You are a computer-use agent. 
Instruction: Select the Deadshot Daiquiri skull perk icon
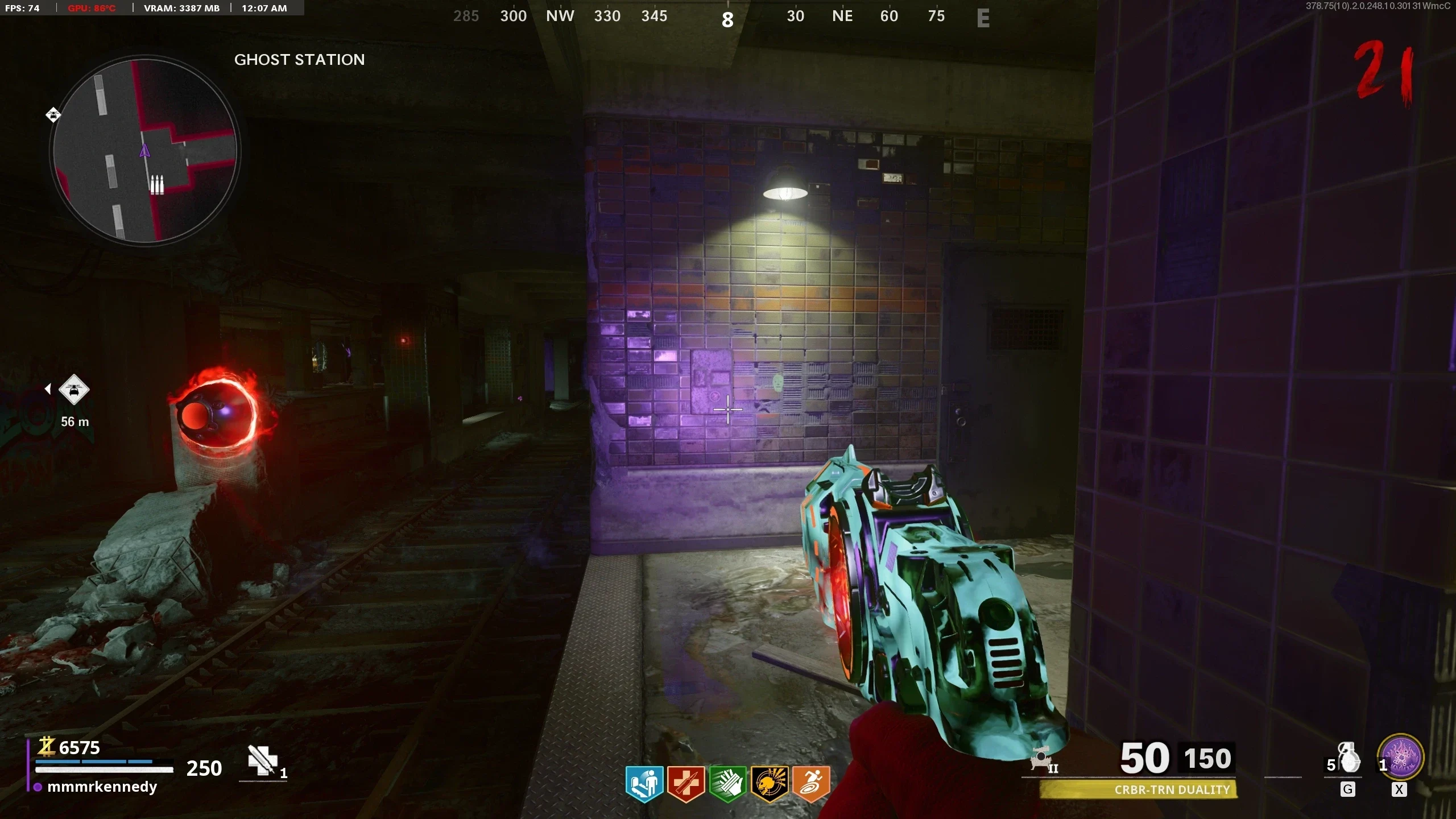[770, 784]
